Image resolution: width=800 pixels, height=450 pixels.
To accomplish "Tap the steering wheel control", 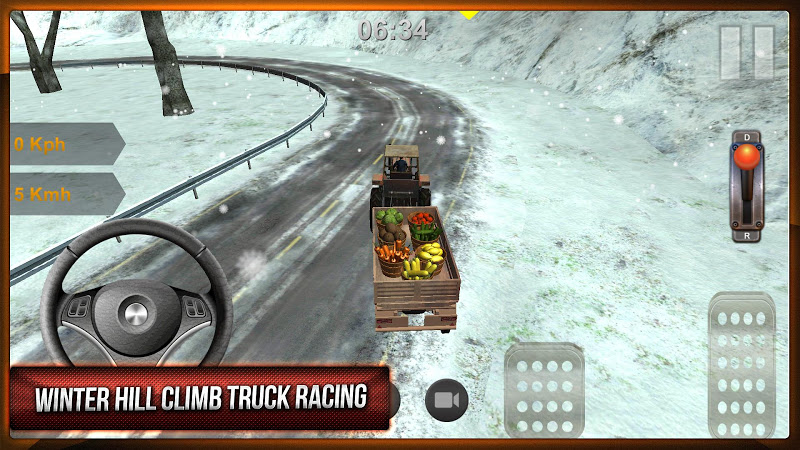I will (x=134, y=305).
